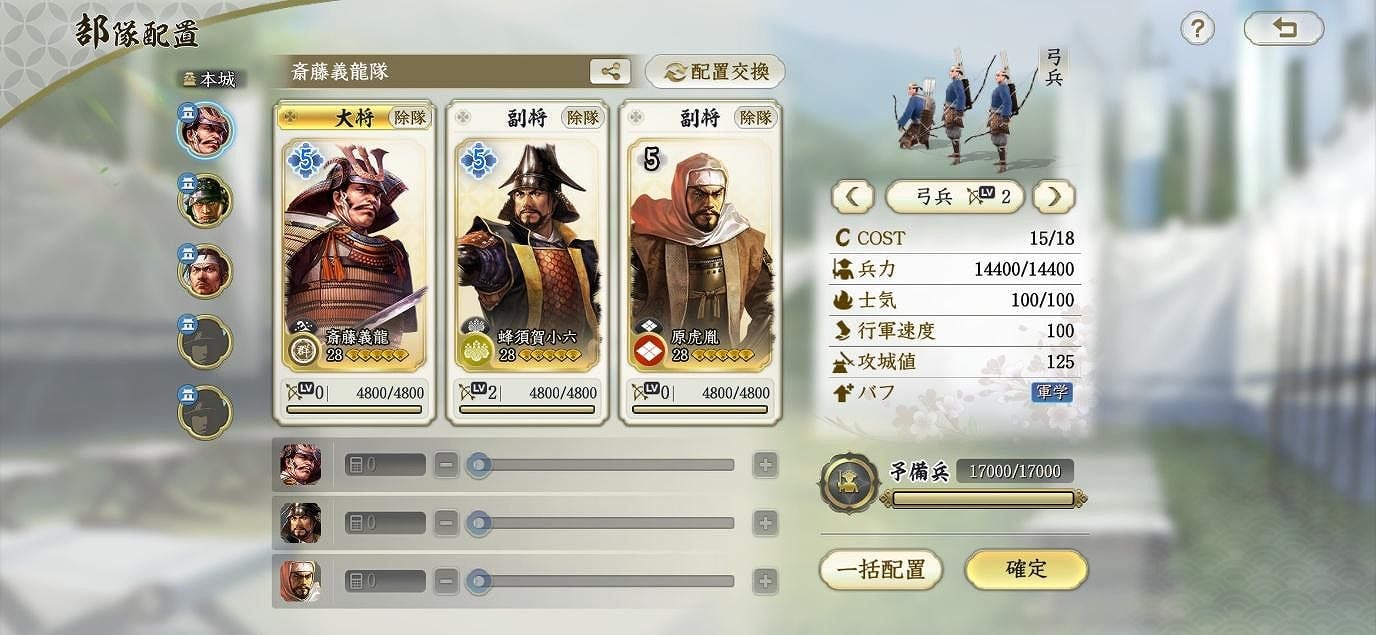Open 斎藤義龍's troop number input field
Screen dimensions: 1376x635
(x=385, y=465)
